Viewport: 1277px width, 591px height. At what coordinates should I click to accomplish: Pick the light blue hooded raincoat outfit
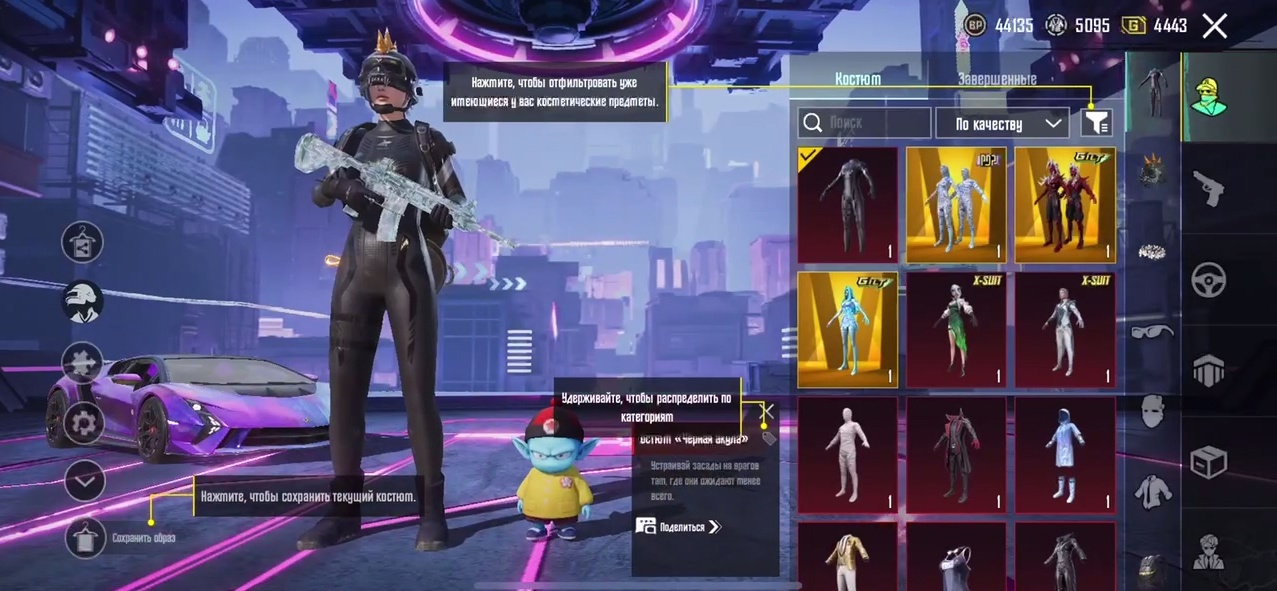[1064, 454]
